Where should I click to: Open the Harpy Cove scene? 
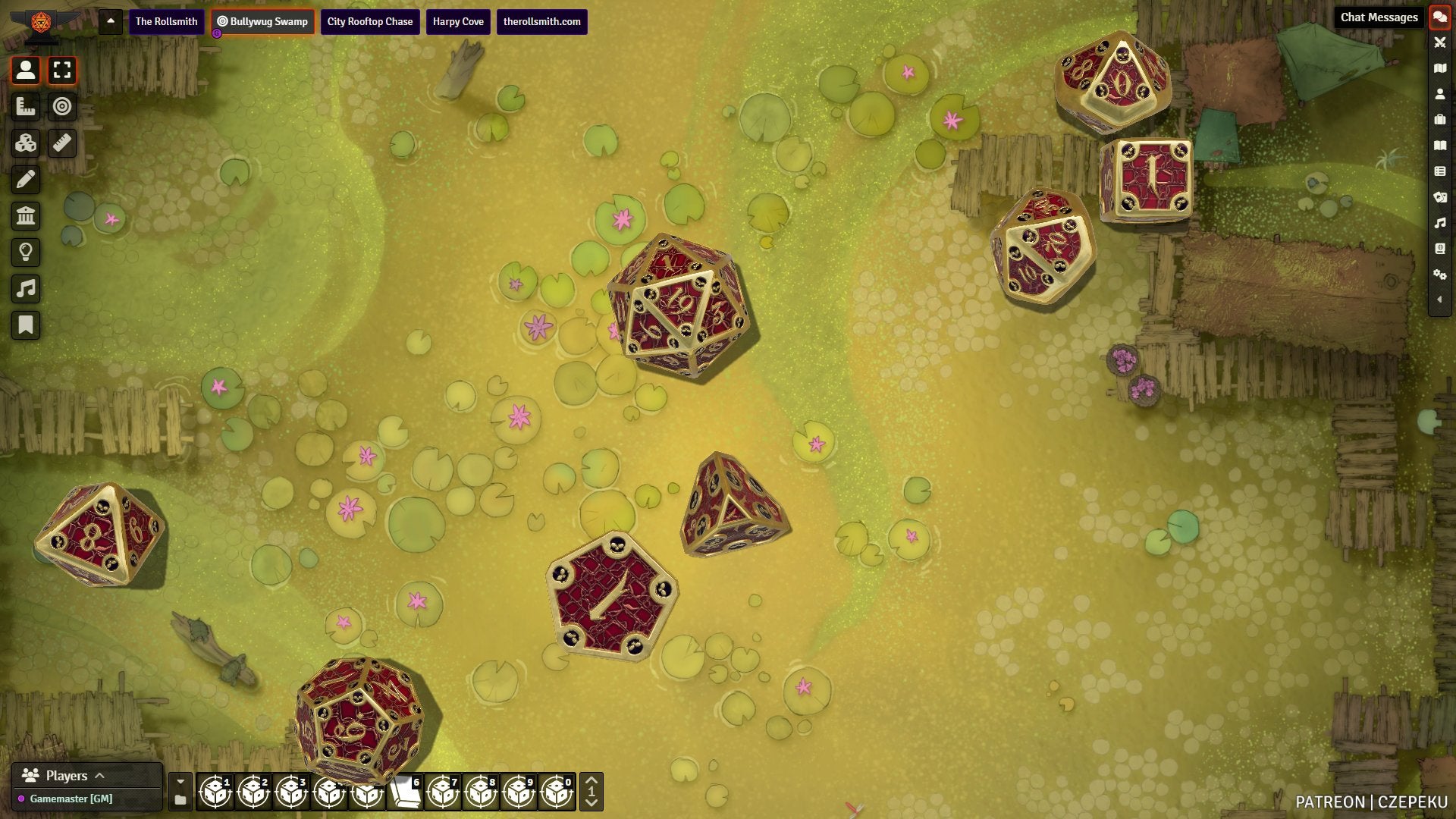point(458,21)
